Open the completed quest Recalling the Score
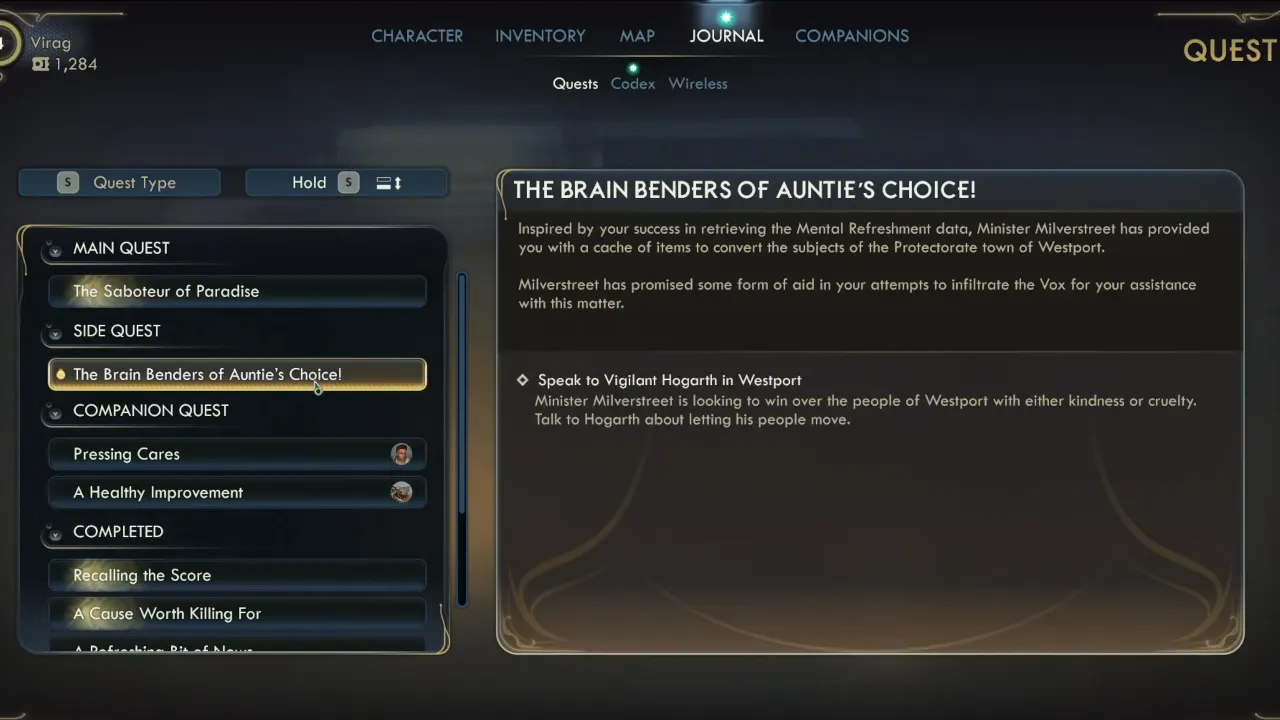The height and width of the screenshot is (720, 1280). [237, 575]
